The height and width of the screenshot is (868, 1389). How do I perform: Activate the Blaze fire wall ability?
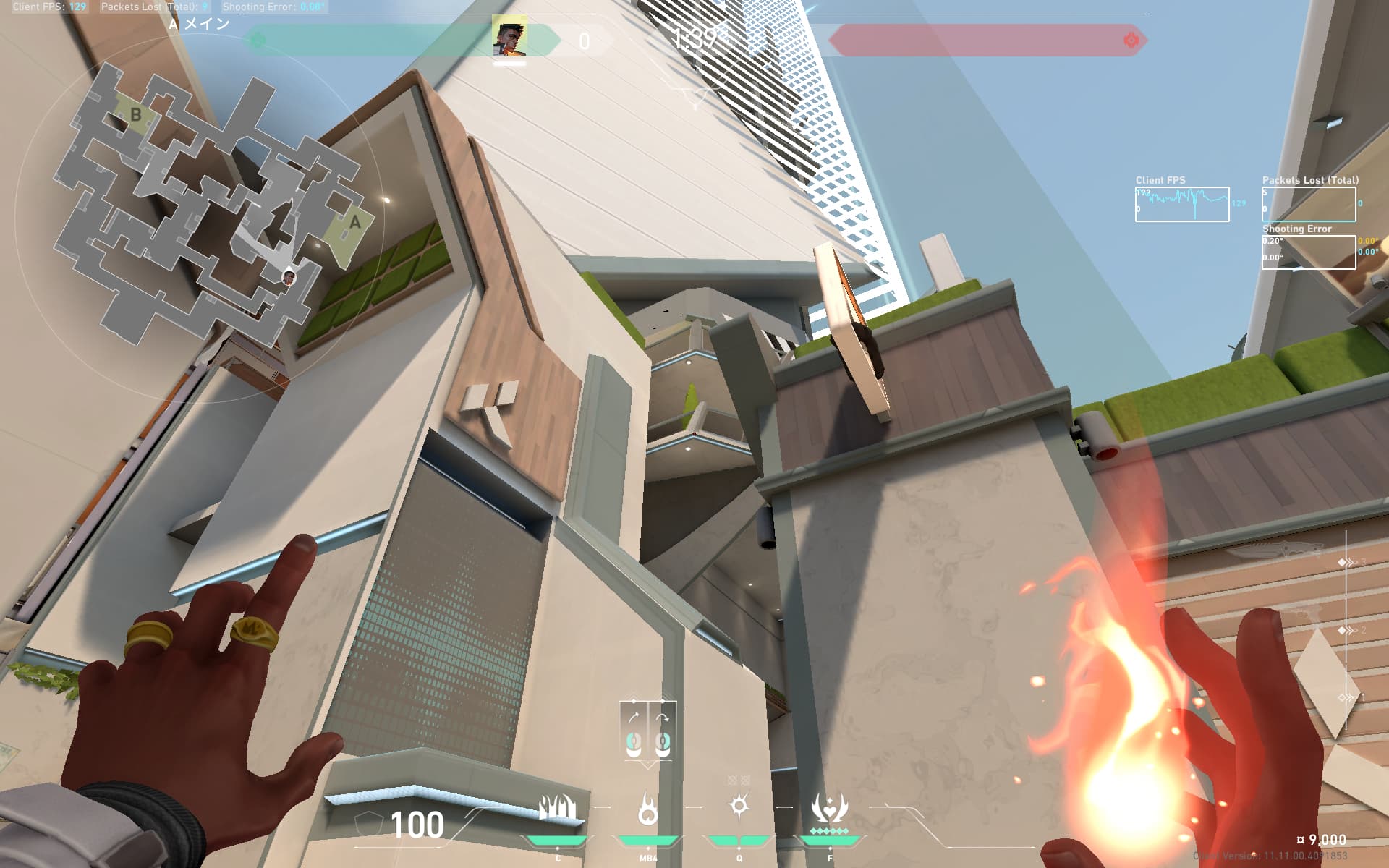[x=557, y=809]
